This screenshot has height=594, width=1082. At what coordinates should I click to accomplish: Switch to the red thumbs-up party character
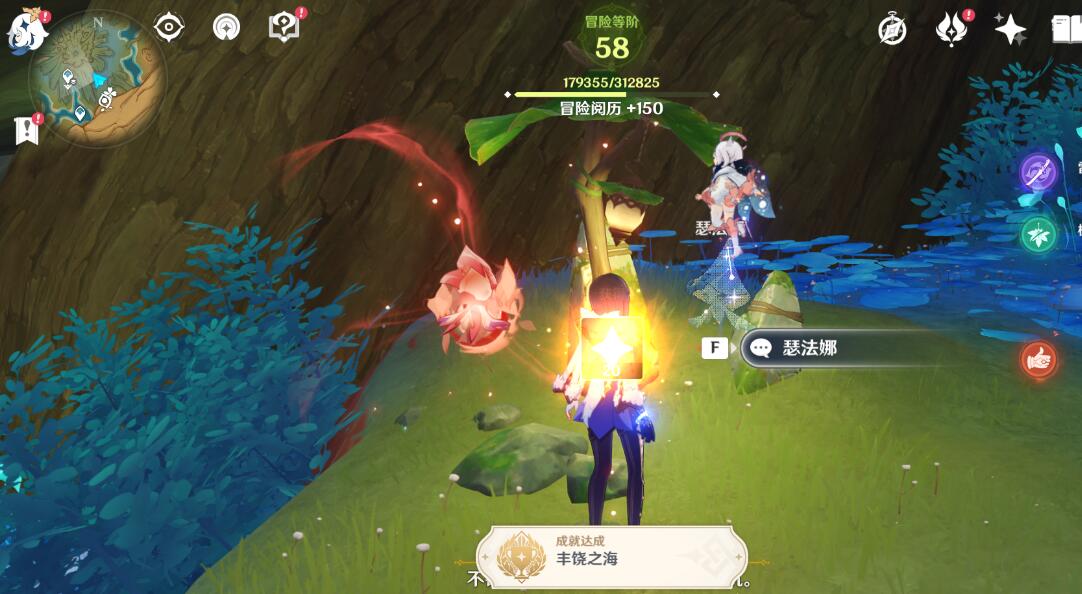pyautogui.click(x=1039, y=360)
